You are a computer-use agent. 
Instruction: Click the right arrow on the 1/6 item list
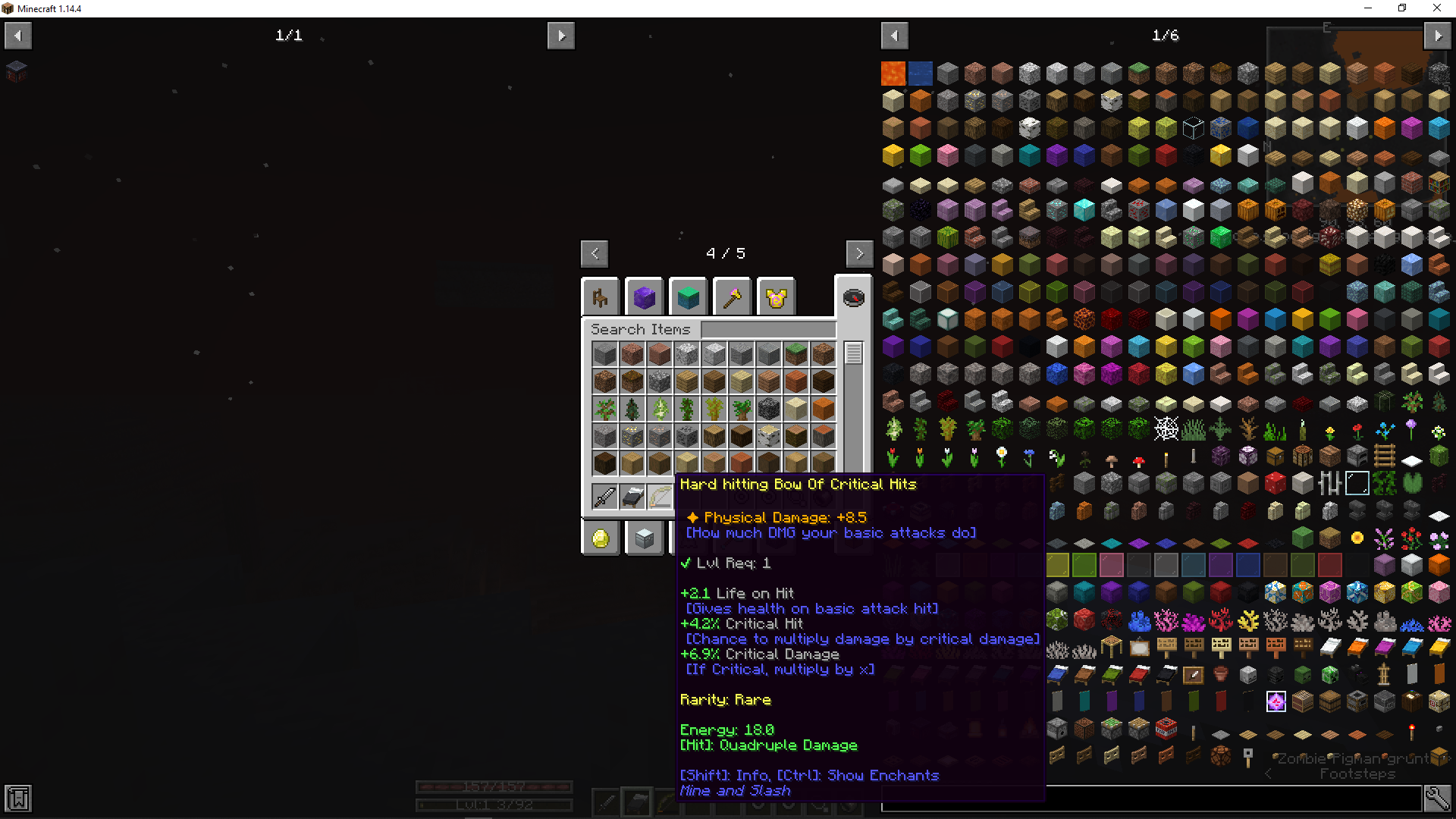[x=1438, y=35]
